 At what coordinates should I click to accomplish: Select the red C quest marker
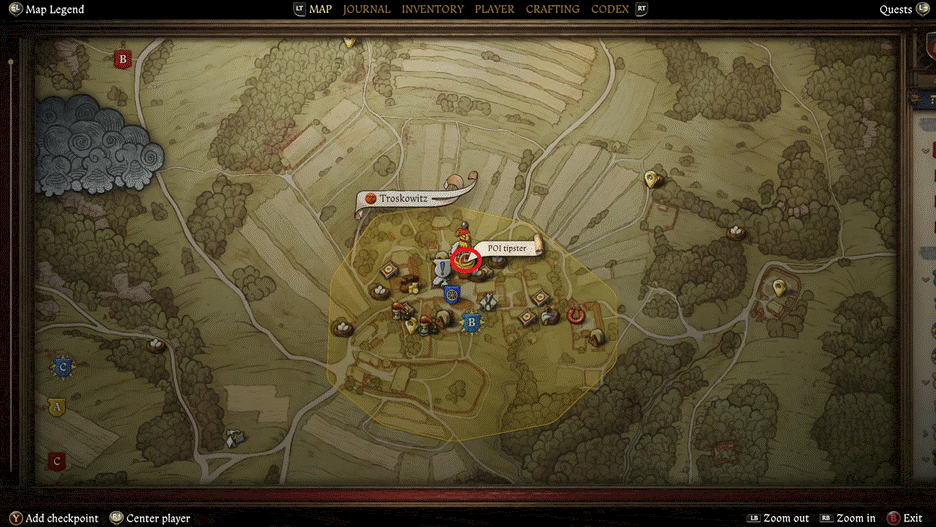point(57,461)
